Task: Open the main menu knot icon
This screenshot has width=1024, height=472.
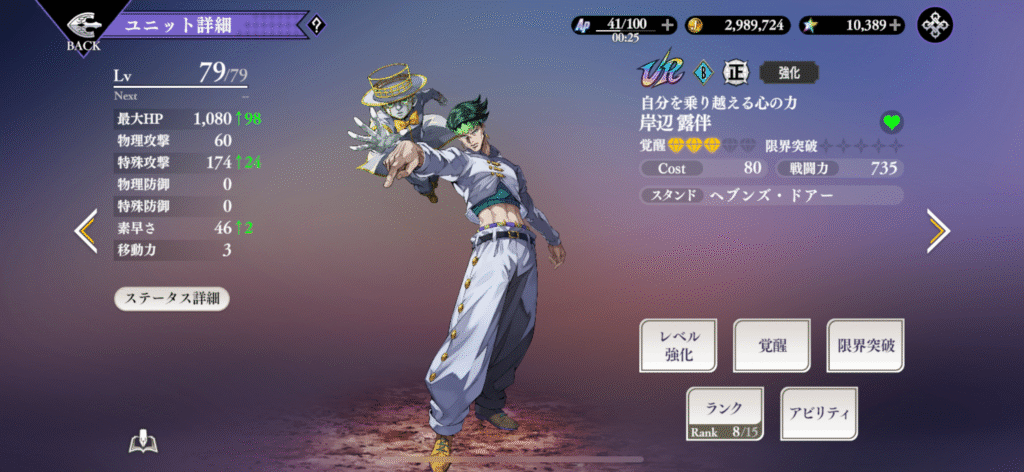Action: point(936,25)
